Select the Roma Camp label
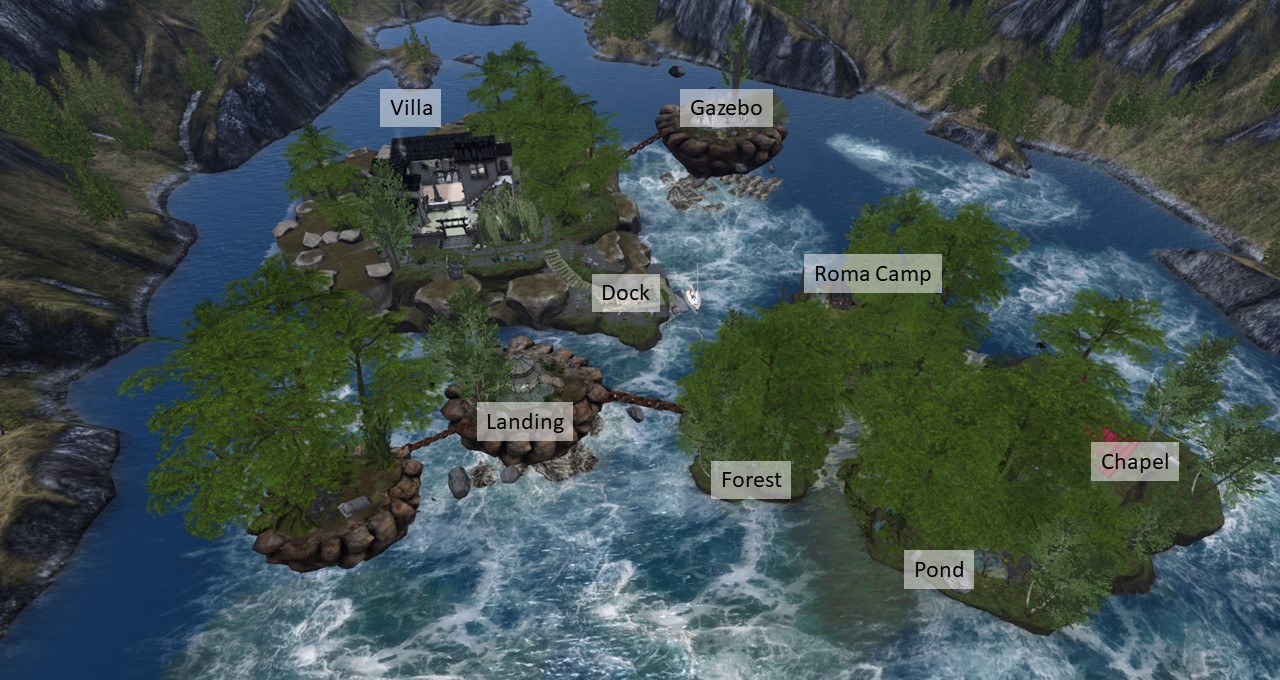This screenshot has width=1280, height=680. tap(872, 273)
